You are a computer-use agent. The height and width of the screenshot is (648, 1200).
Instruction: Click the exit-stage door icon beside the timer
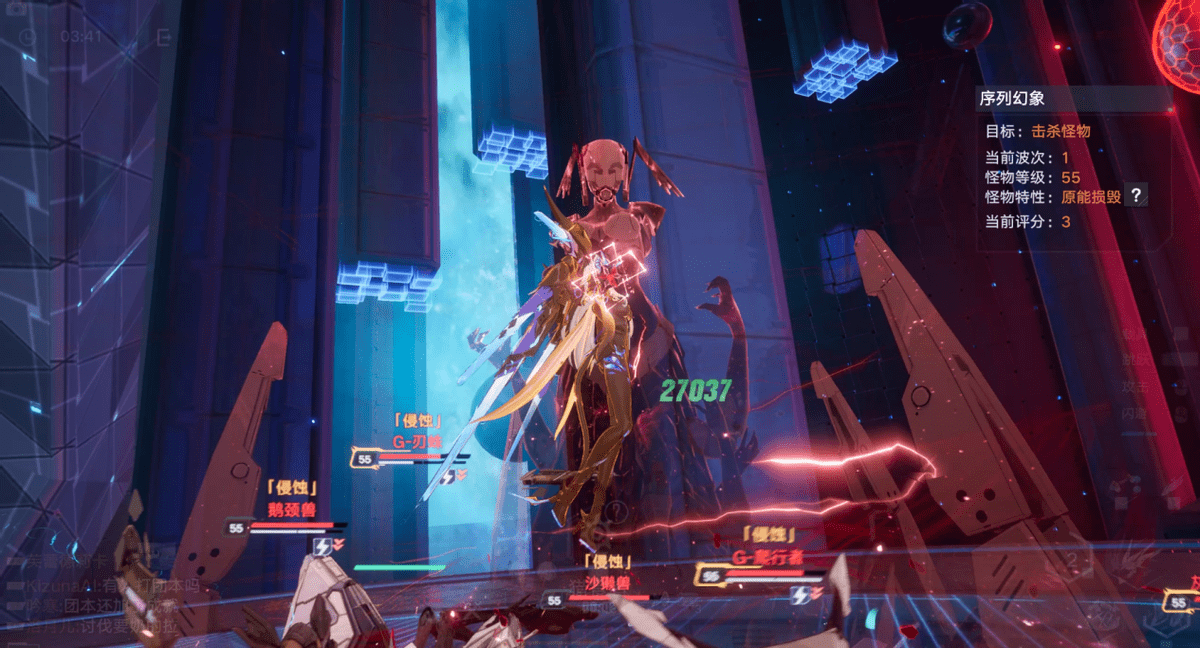[164, 37]
